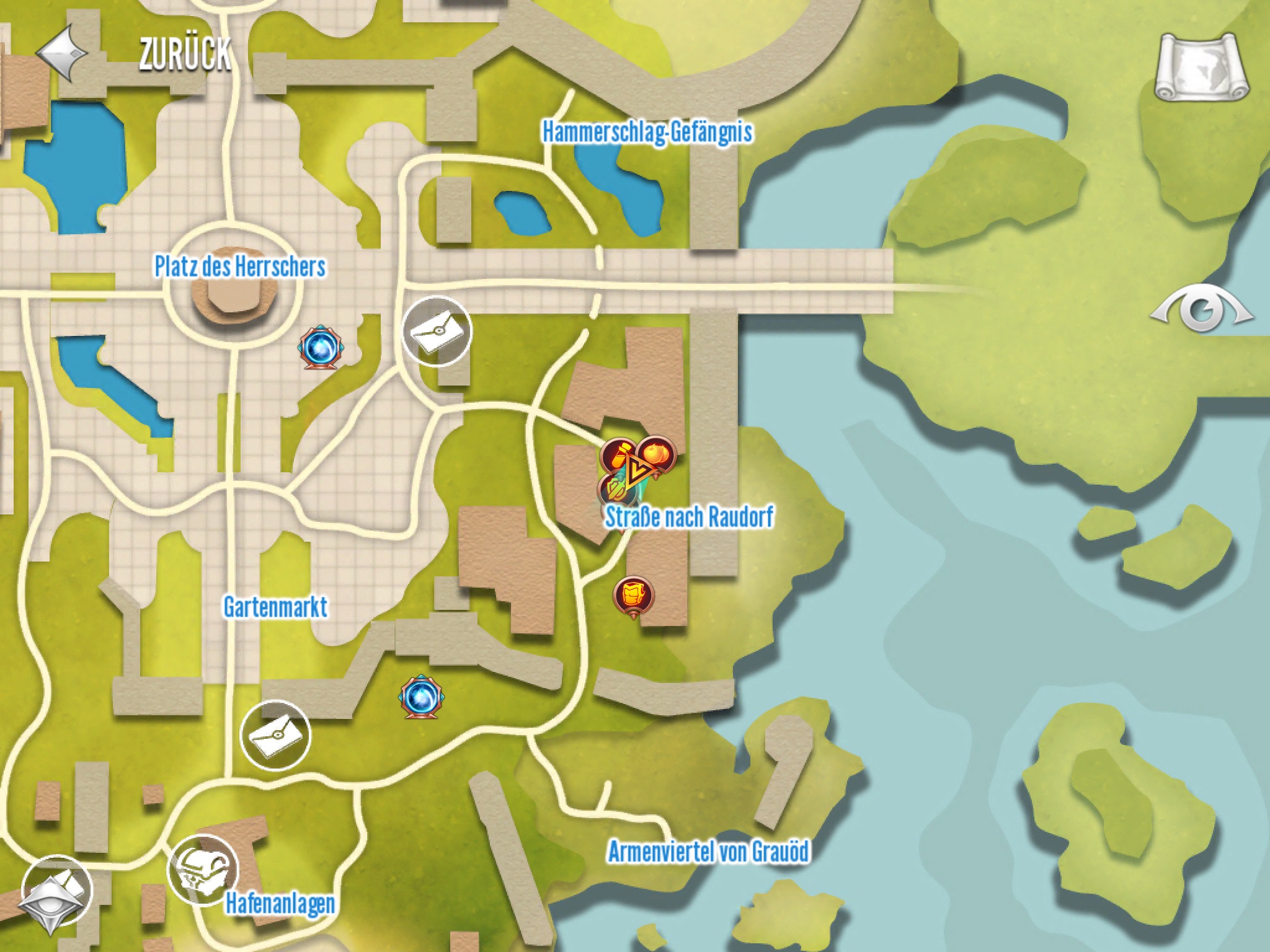Click the silver diamond eye marker
Viewport: 1270px width, 952px height.
56,894
